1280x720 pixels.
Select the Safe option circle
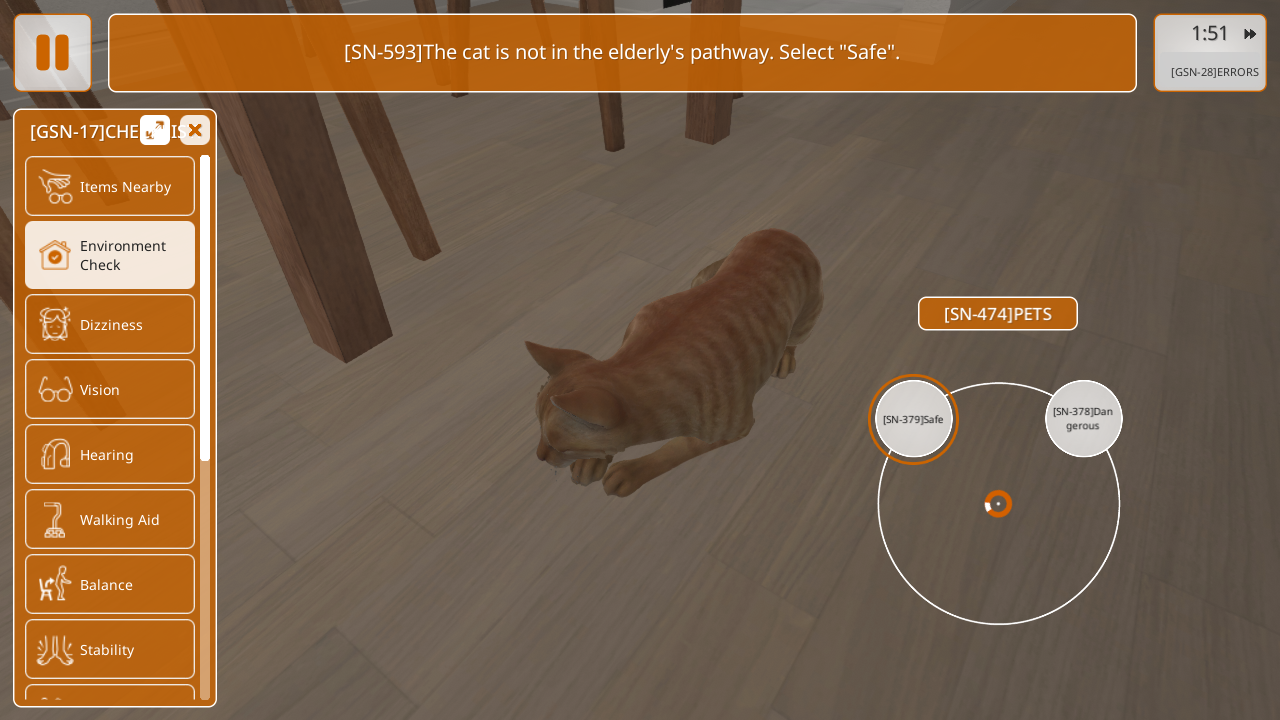point(913,419)
